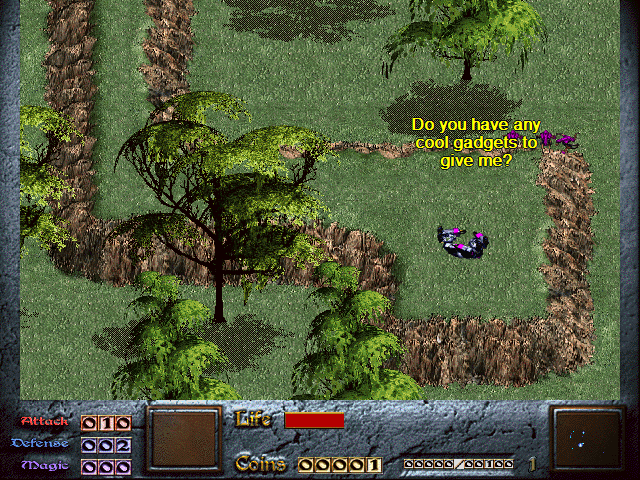
Task: Click the minimap panel with blue dots
Action: click(585, 439)
